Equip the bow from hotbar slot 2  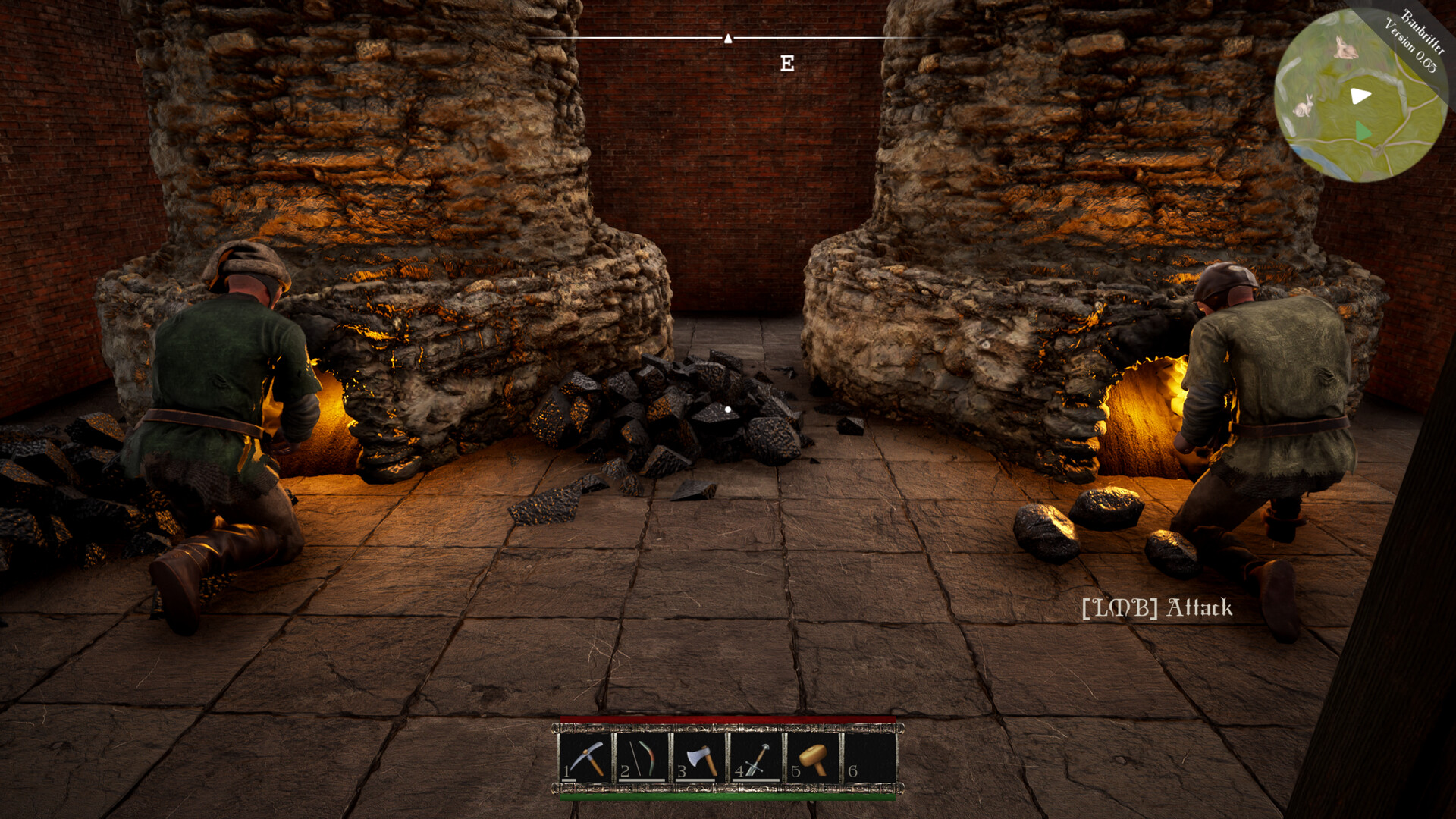pyautogui.click(x=639, y=755)
